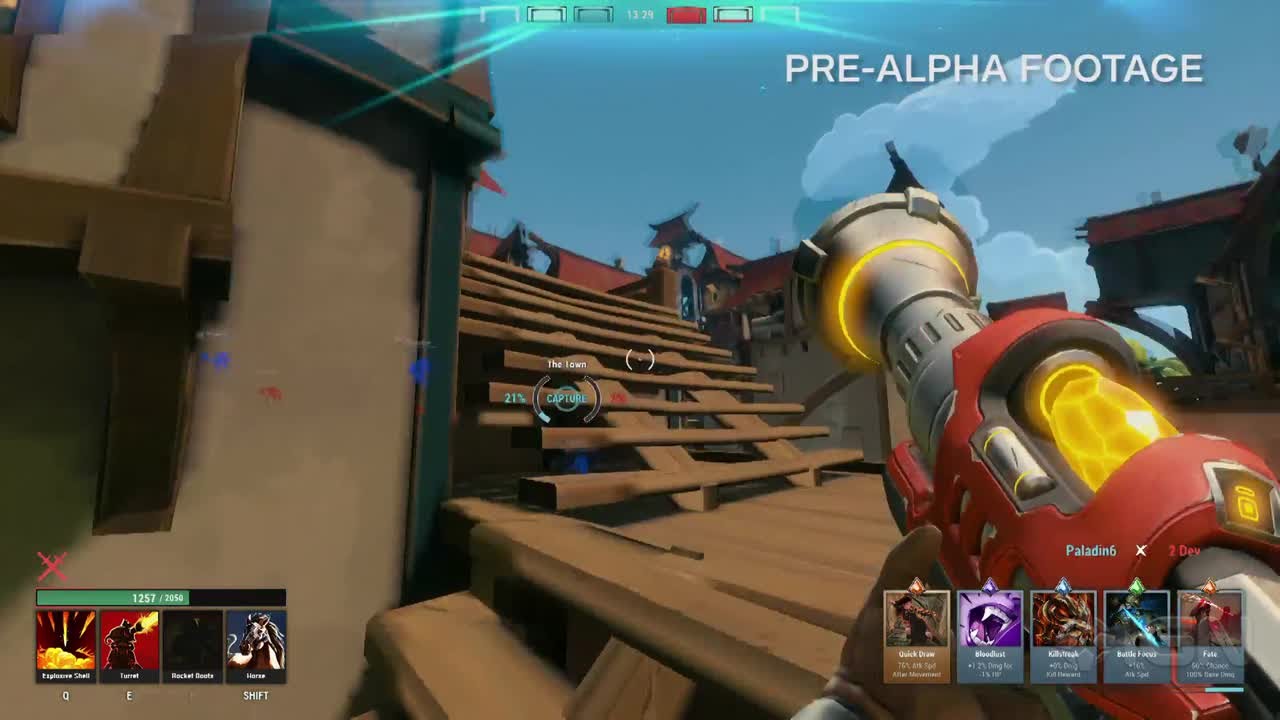This screenshot has height=720, width=1280.
Task: Select the Quick Draw card
Action: click(x=916, y=626)
